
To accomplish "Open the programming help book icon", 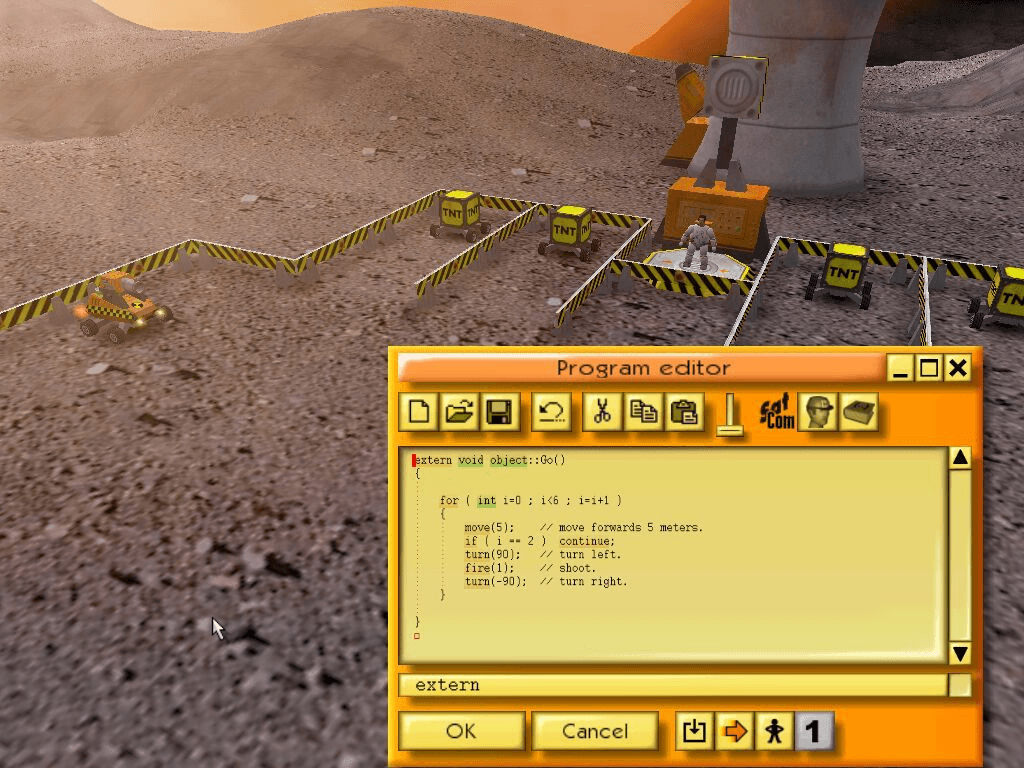I will click(858, 411).
